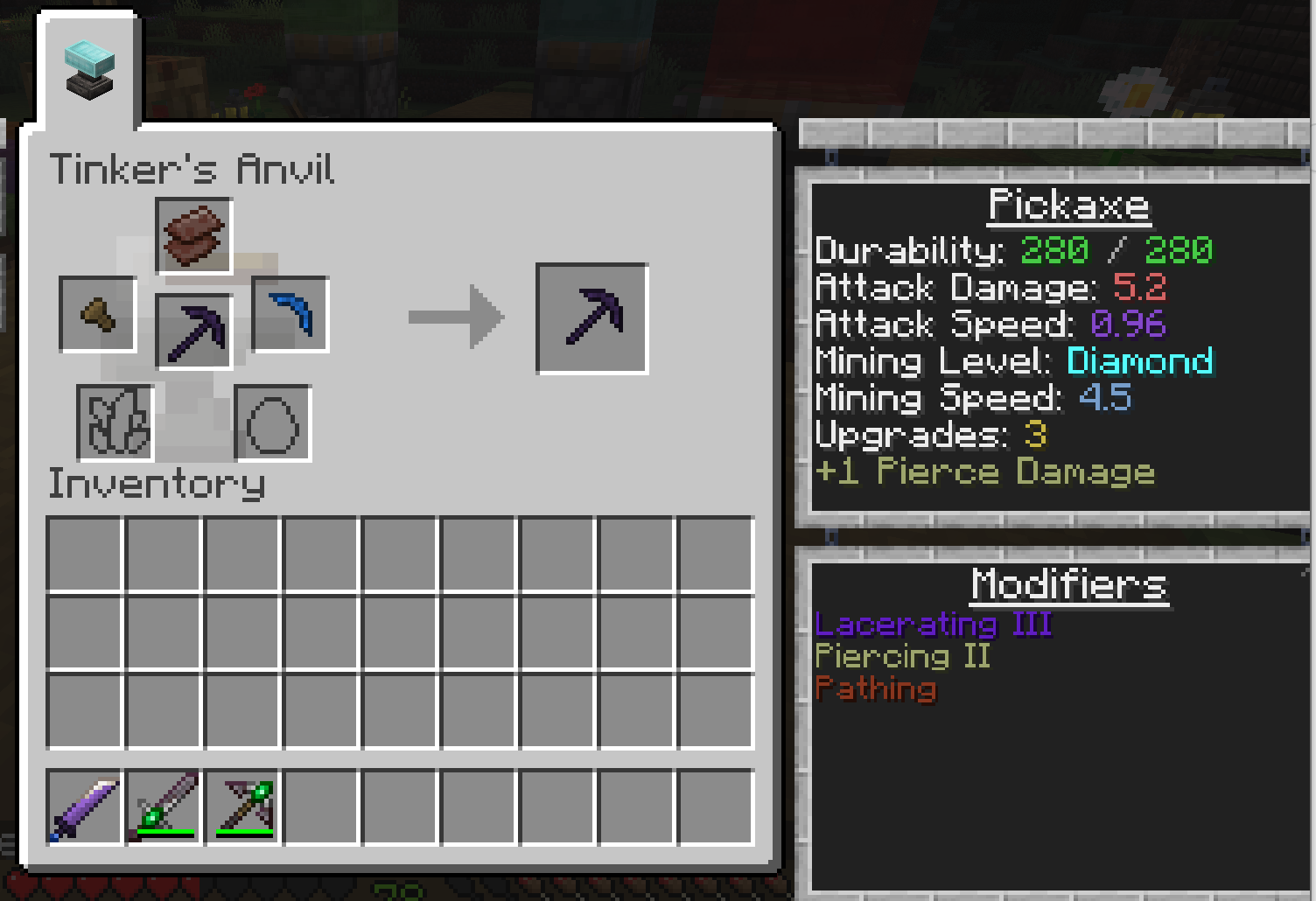
Task: Grab the blue pickaxe head part
Action: tap(290, 314)
